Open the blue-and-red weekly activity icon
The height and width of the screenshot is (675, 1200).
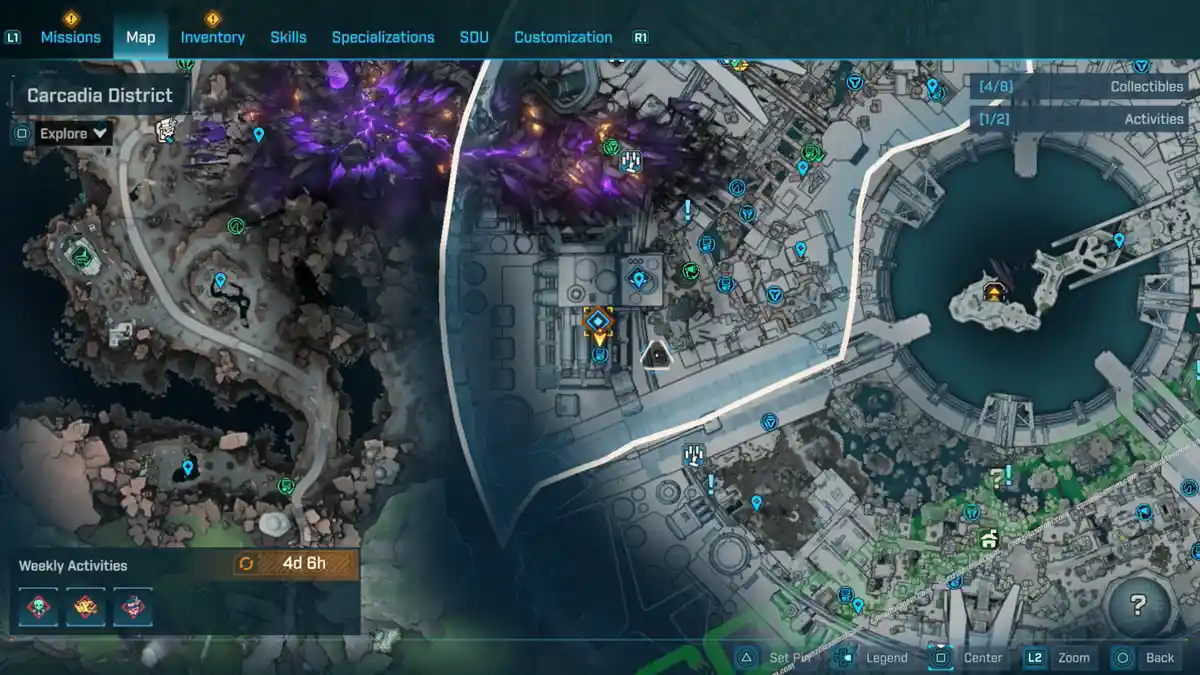click(132, 607)
